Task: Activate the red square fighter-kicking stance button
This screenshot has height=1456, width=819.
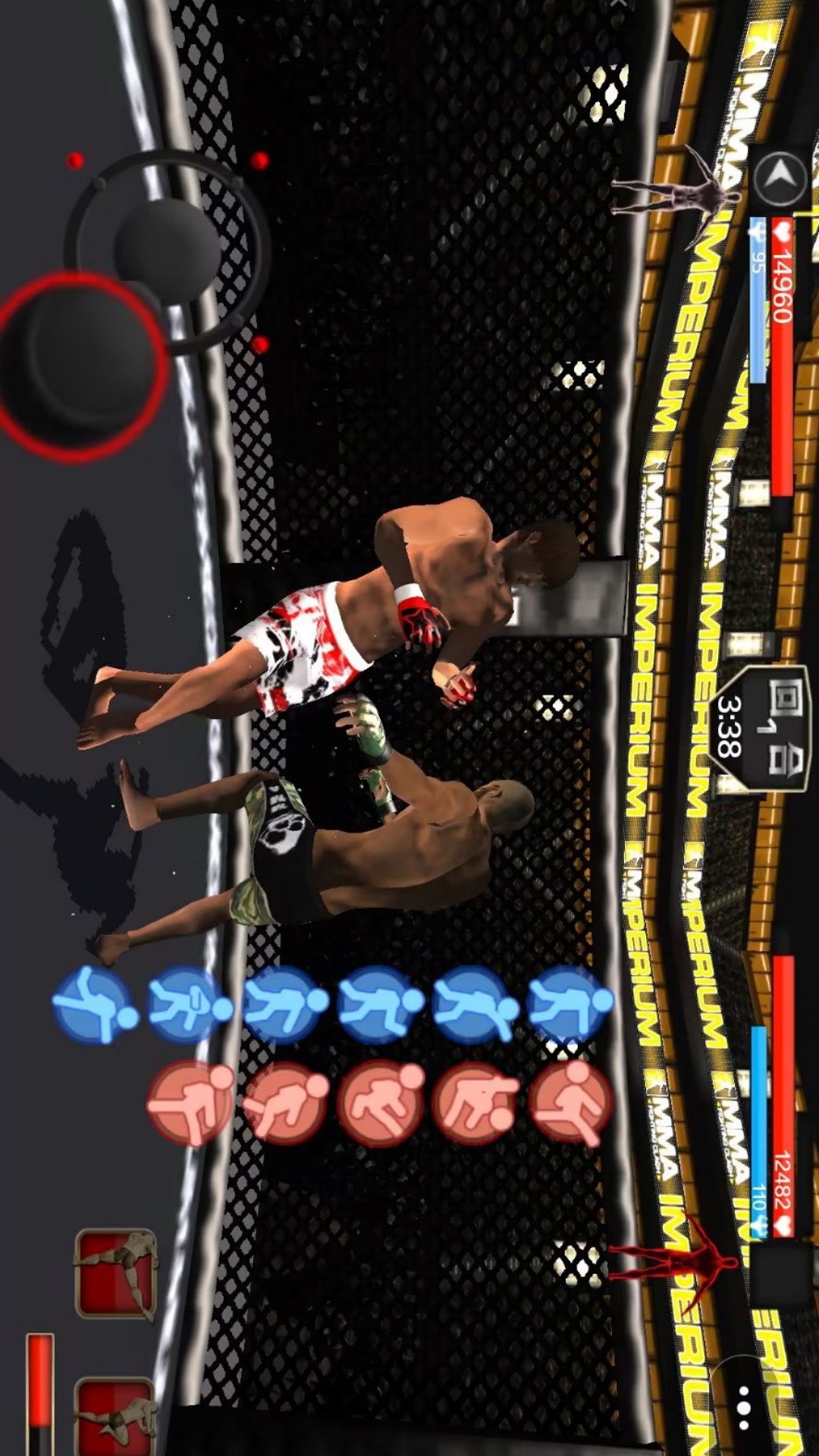Action: click(116, 1274)
